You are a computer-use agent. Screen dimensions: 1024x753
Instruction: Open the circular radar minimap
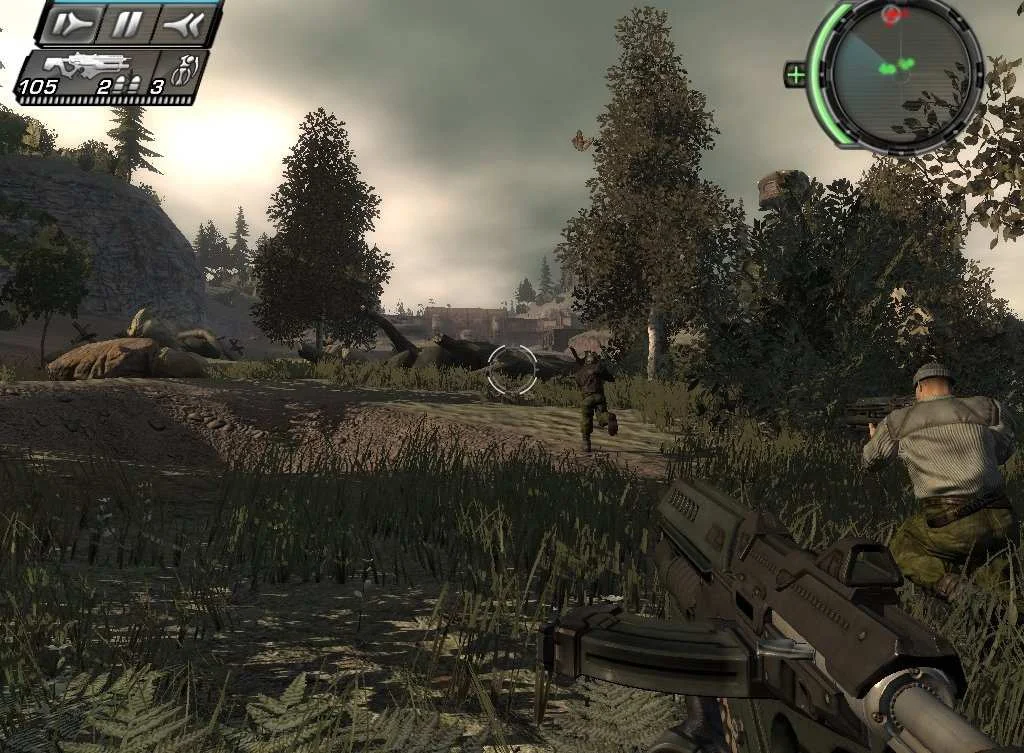coord(894,74)
